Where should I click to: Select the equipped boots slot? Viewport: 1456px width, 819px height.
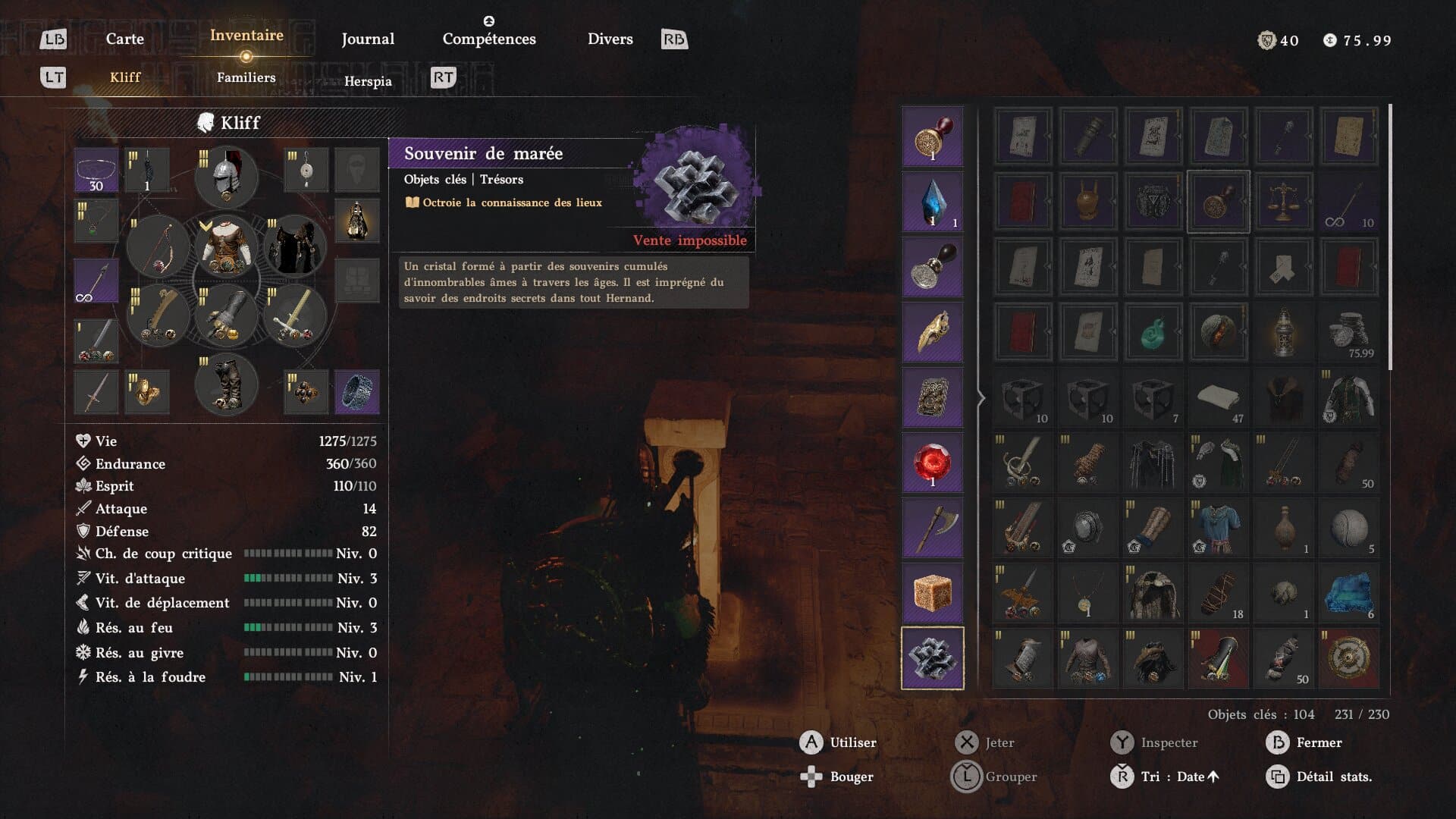point(226,384)
